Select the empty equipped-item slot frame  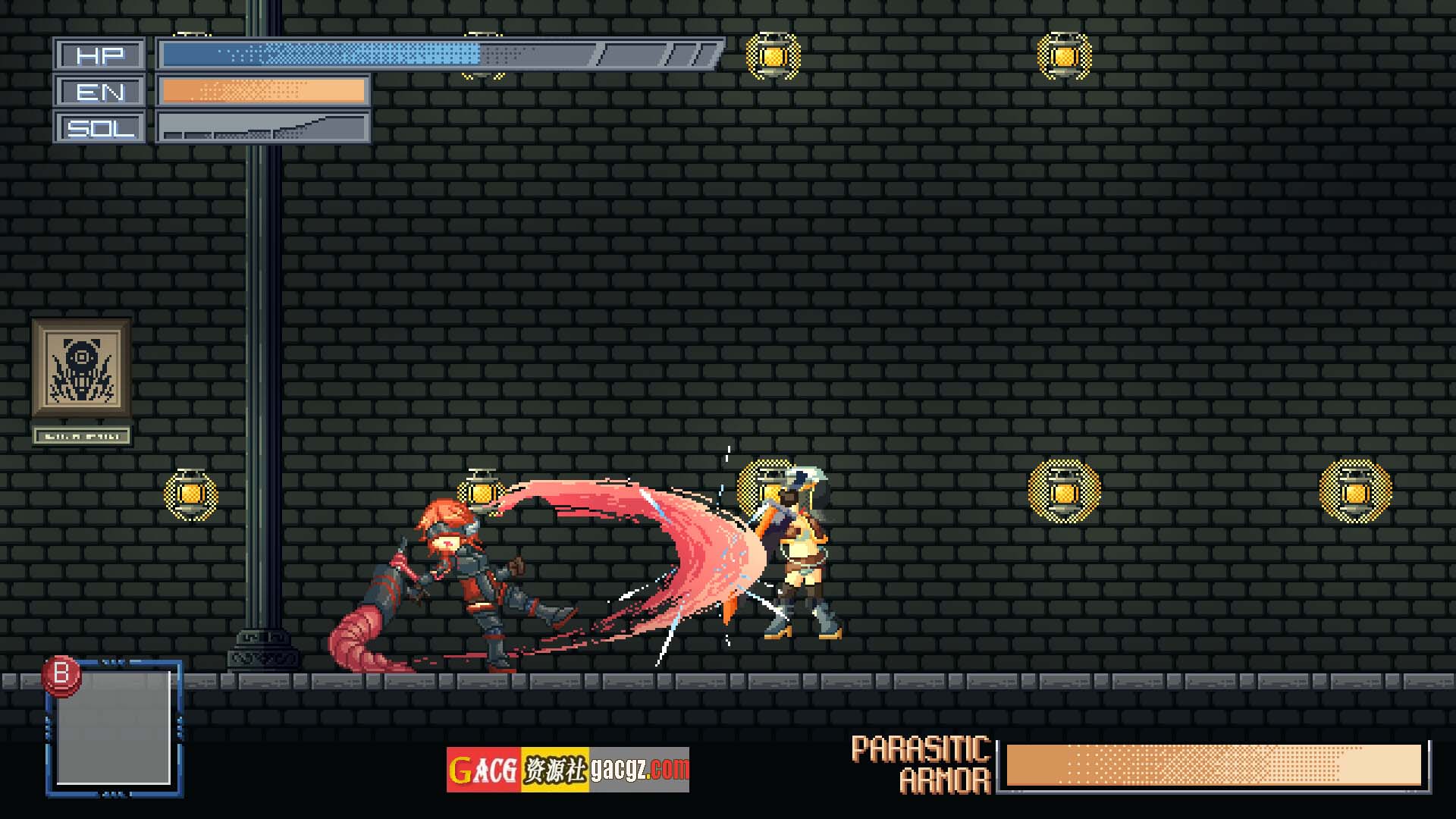point(114,726)
